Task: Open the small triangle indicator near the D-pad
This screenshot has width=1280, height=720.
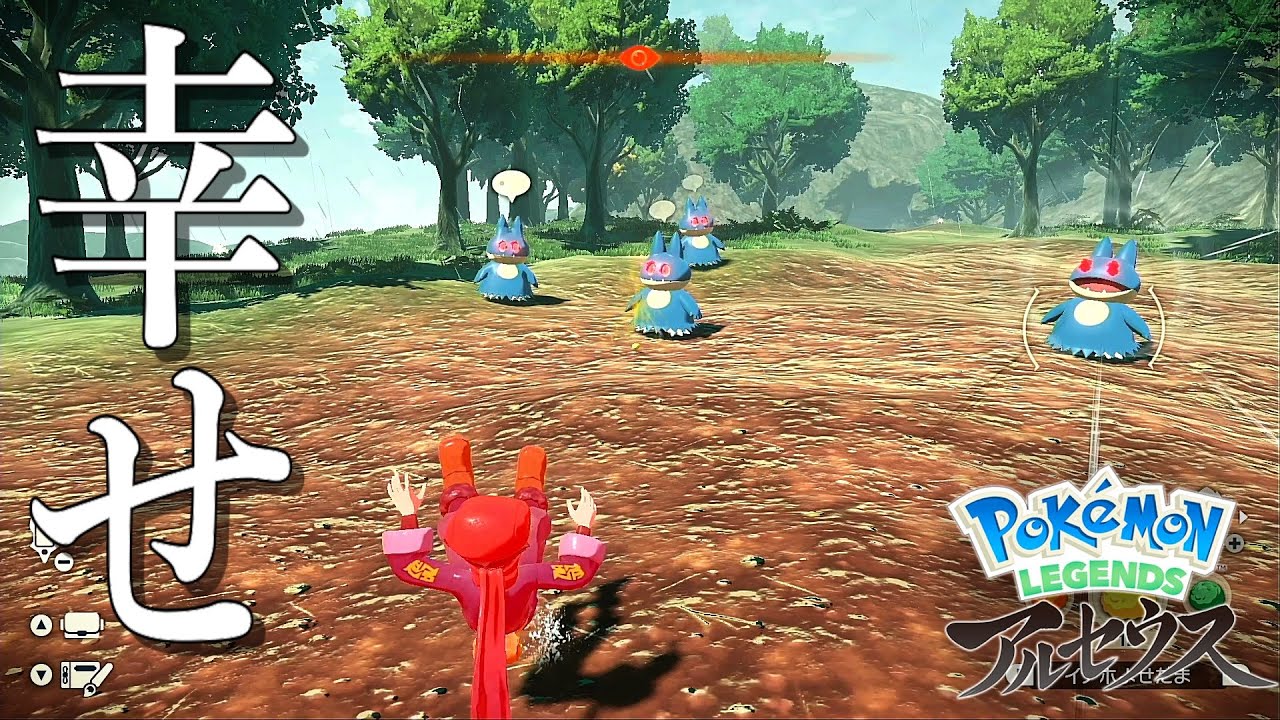Action: (x=1241, y=515)
